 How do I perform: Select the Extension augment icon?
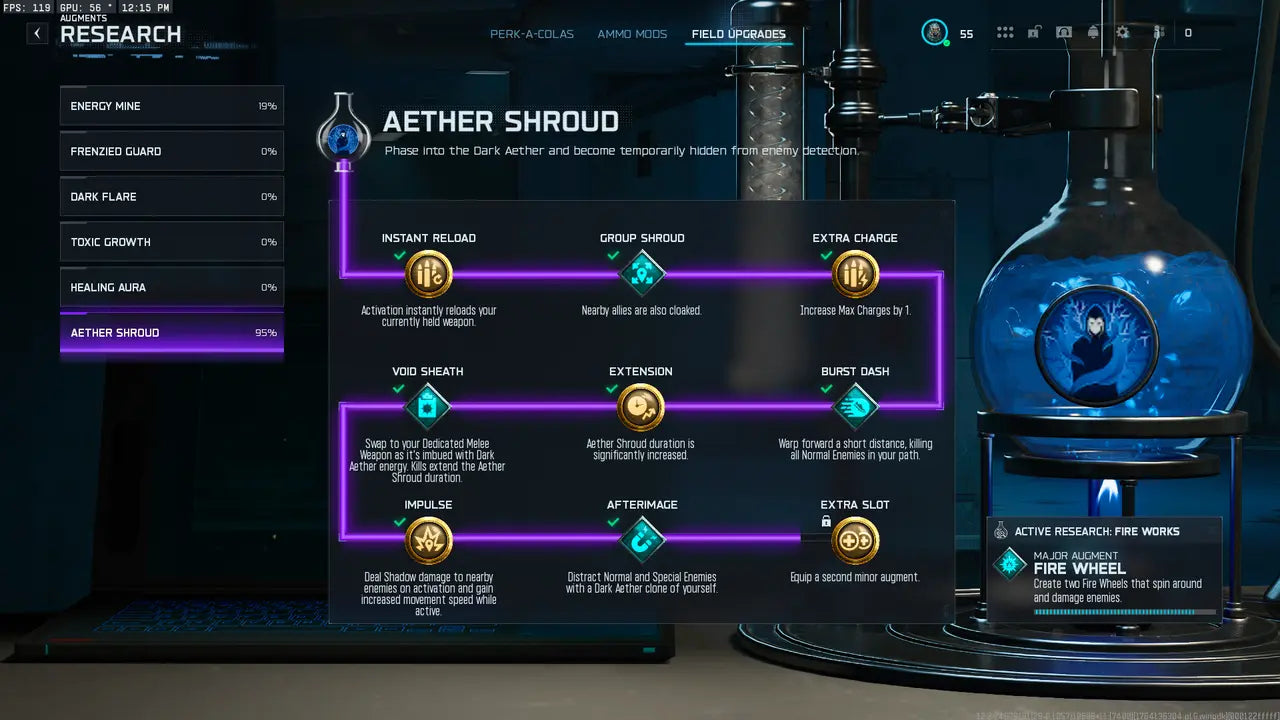pos(641,407)
